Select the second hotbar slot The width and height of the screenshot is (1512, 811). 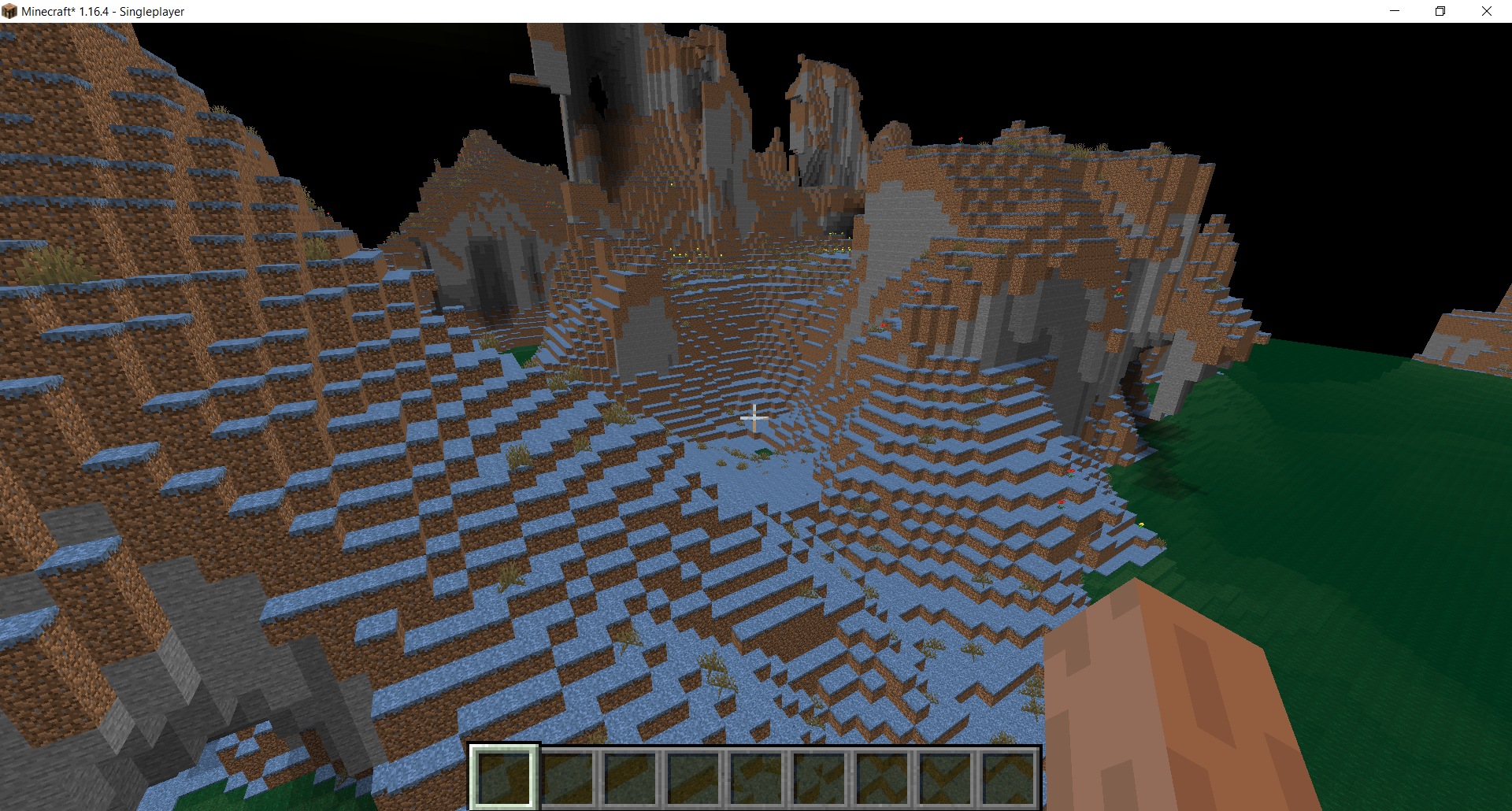click(x=568, y=778)
